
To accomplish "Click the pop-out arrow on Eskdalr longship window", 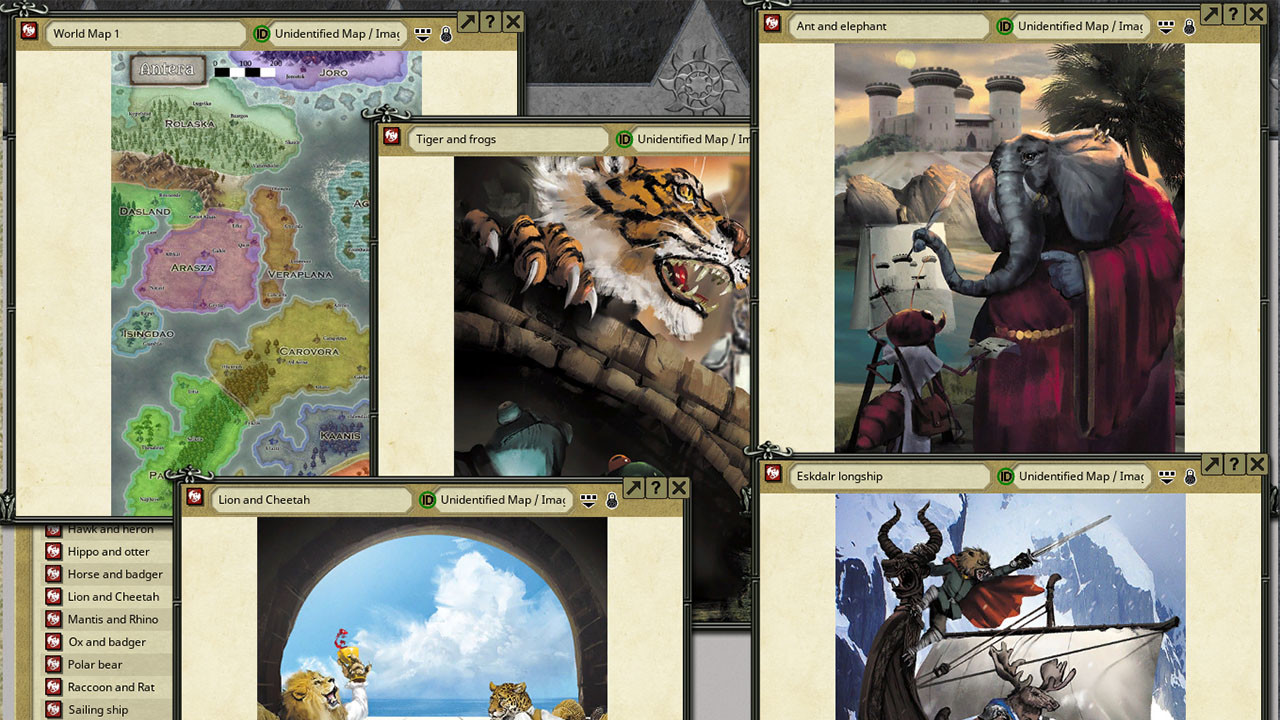I will (x=1211, y=463).
